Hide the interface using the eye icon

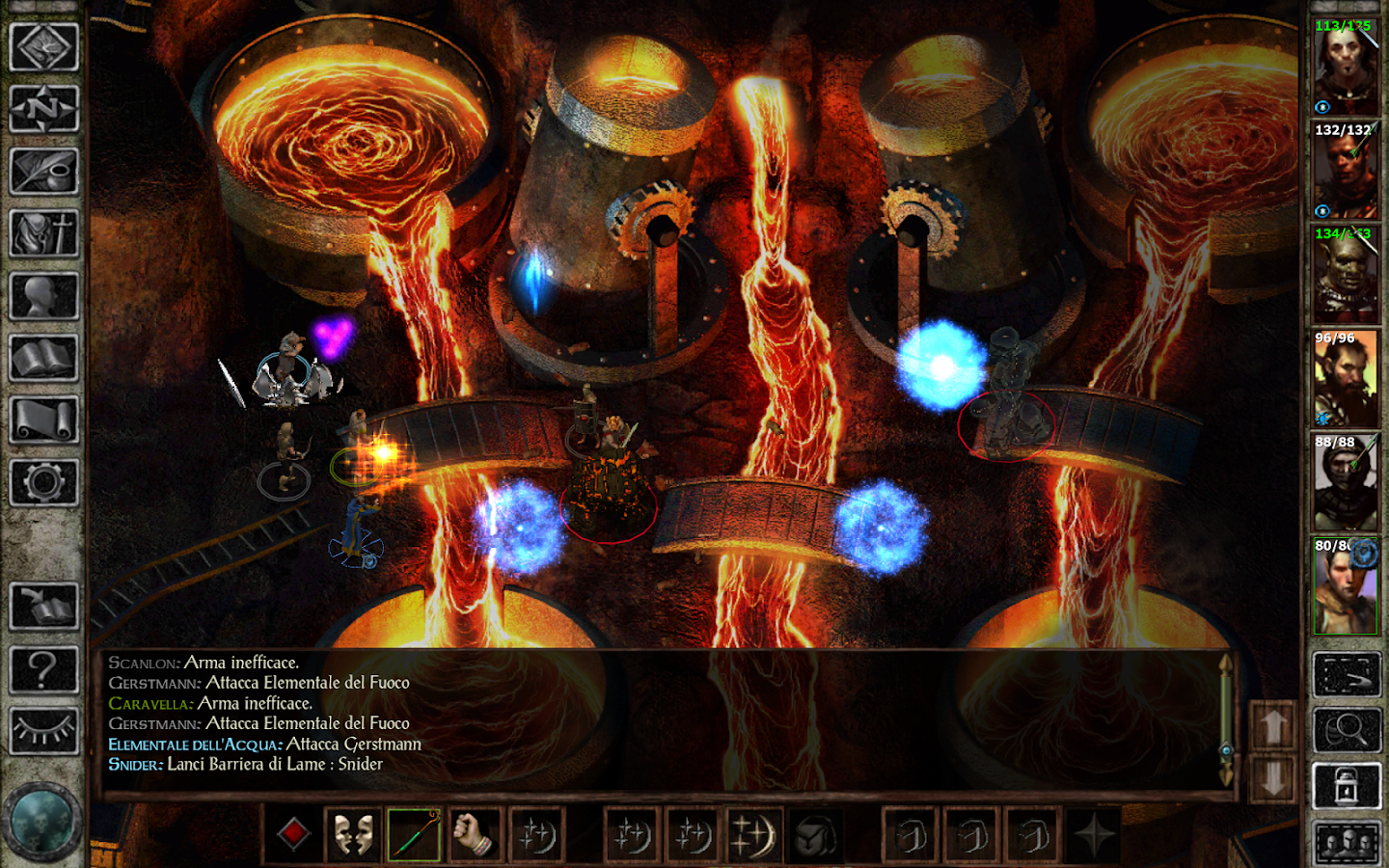click(44, 728)
